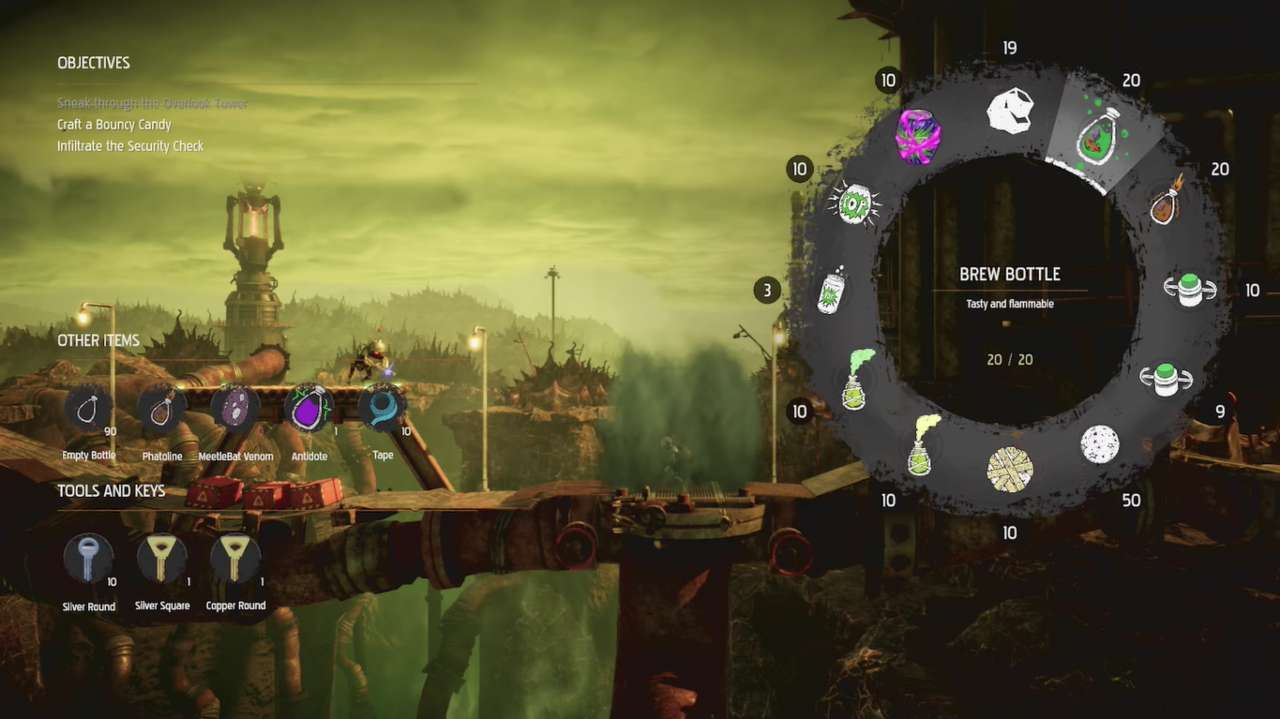
Task: Select the Copper Round key
Action: 236,558
